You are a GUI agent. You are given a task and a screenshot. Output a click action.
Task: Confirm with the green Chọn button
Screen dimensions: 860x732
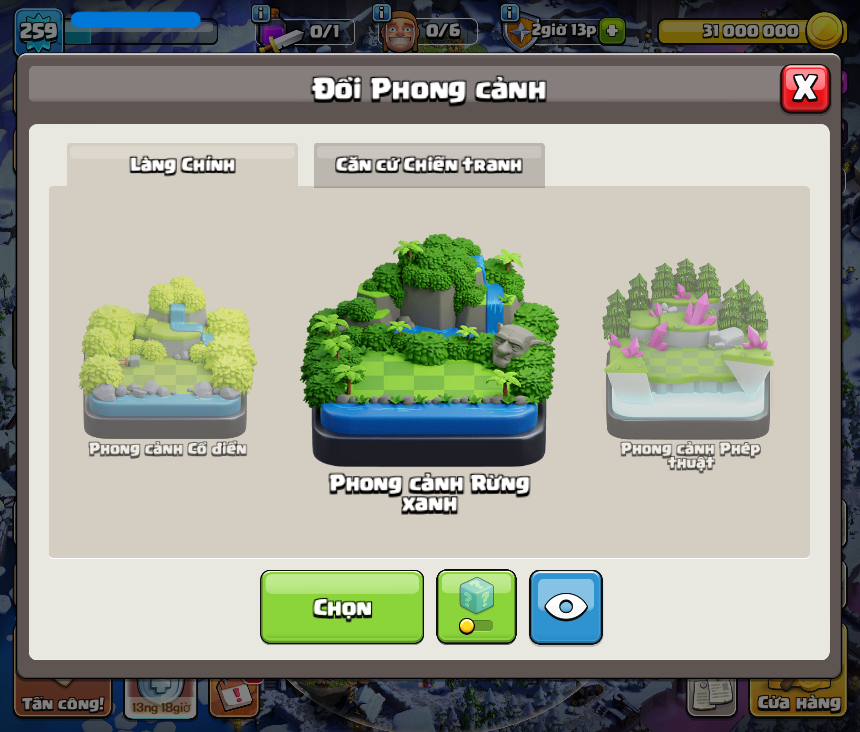[x=342, y=607]
